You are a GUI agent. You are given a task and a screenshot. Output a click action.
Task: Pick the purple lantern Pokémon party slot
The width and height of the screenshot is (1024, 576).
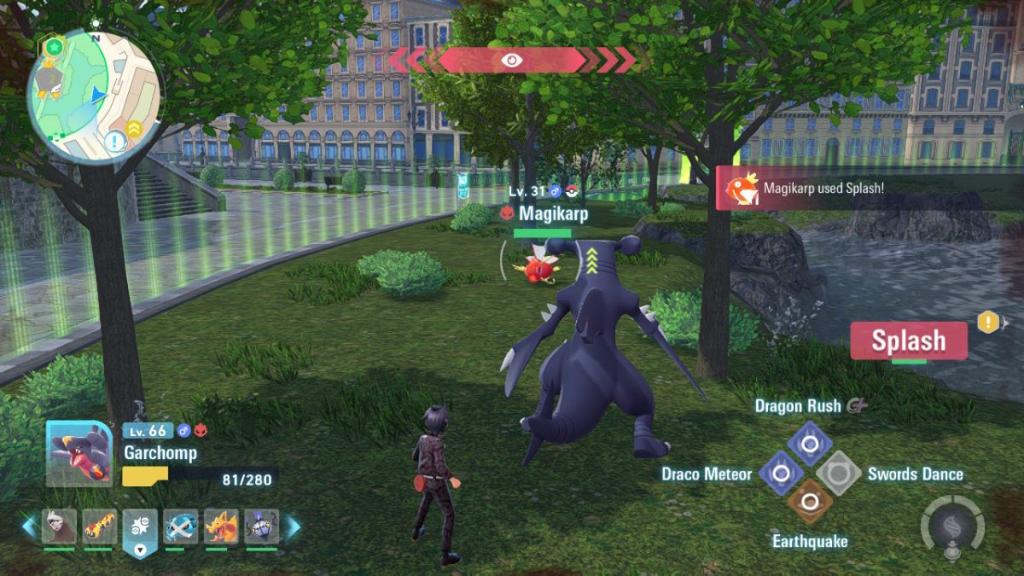[x=261, y=526]
